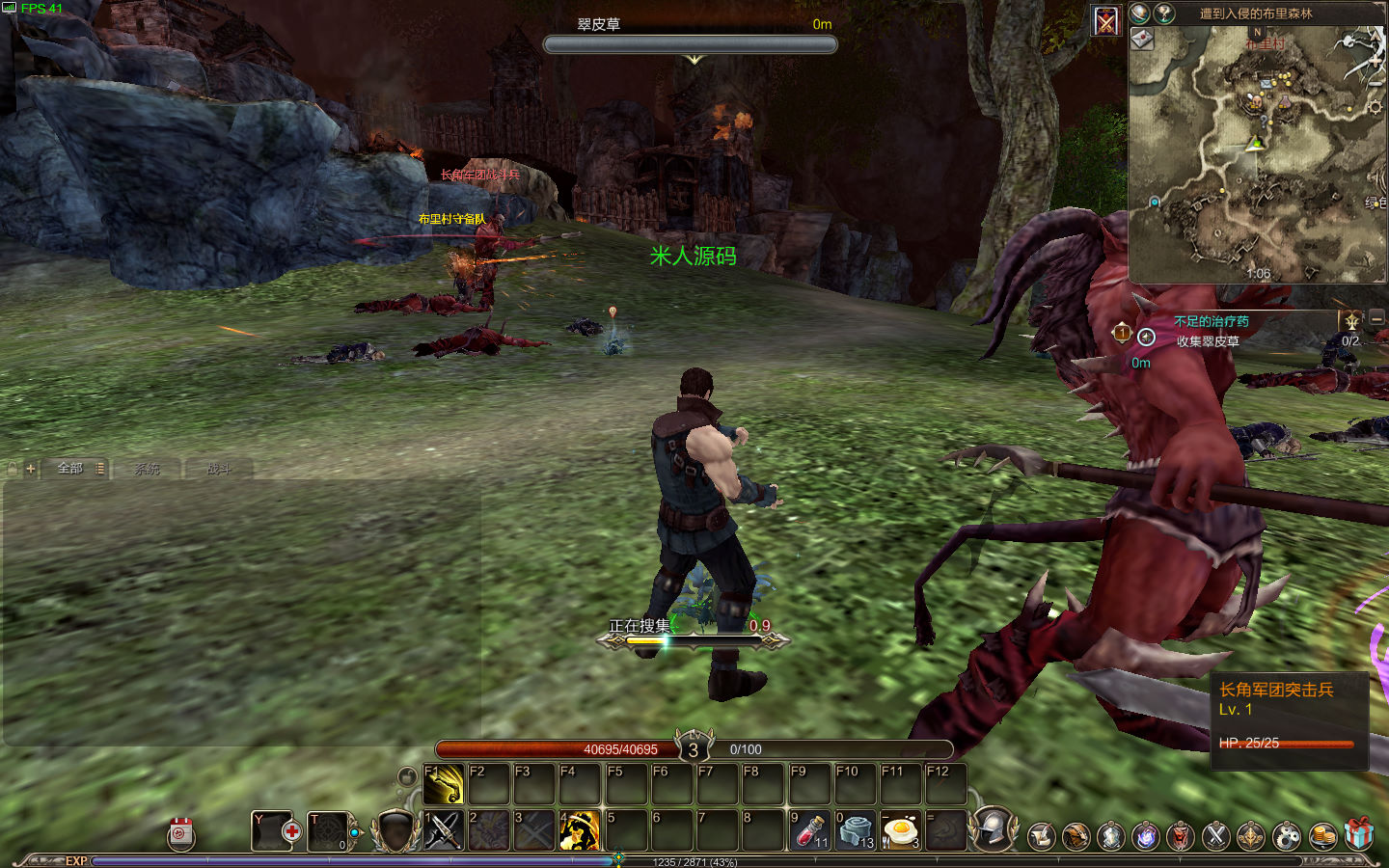Use the bandage roll item

(855, 830)
